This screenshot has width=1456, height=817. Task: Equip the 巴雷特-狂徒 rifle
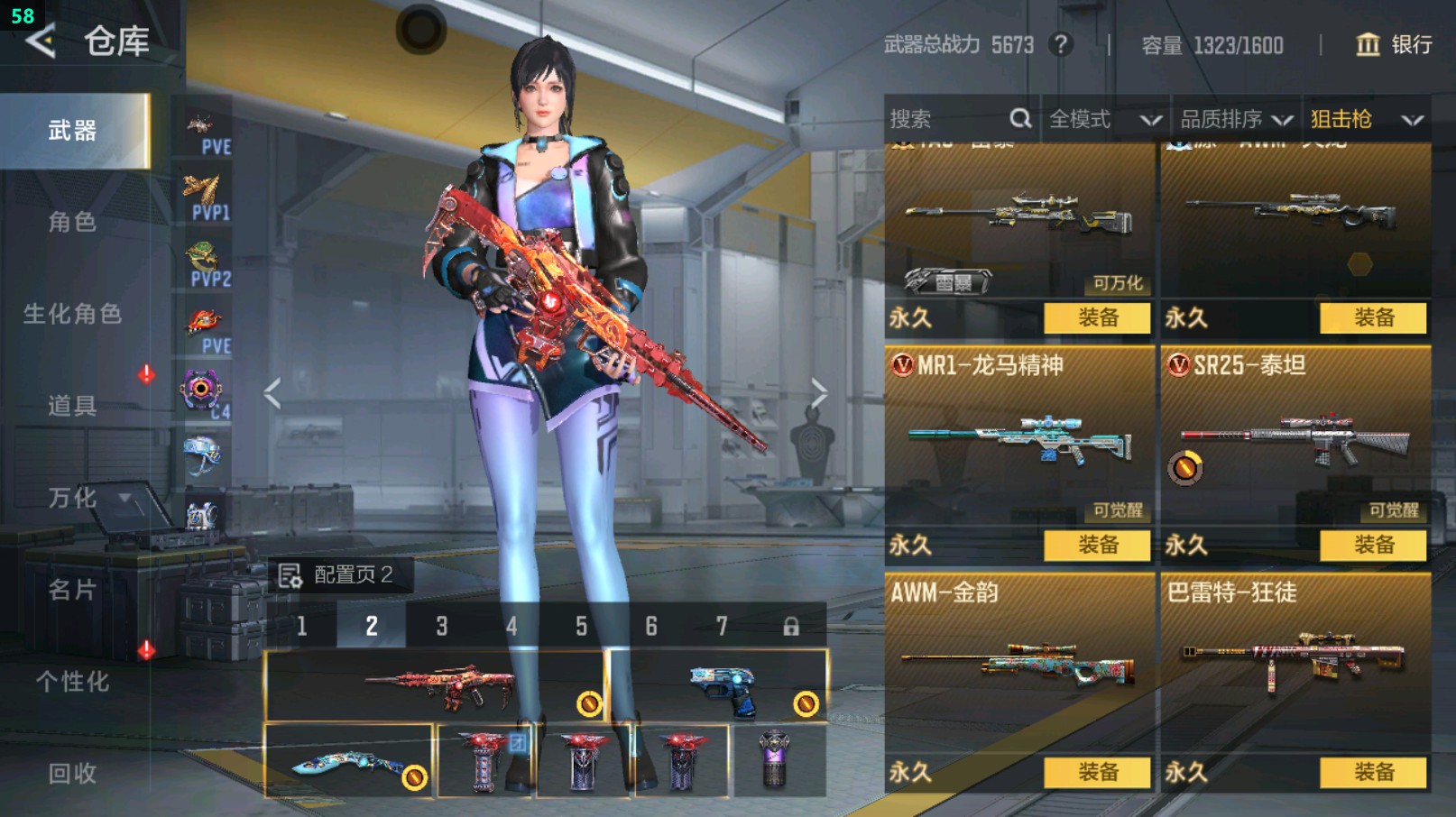click(x=1373, y=772)
